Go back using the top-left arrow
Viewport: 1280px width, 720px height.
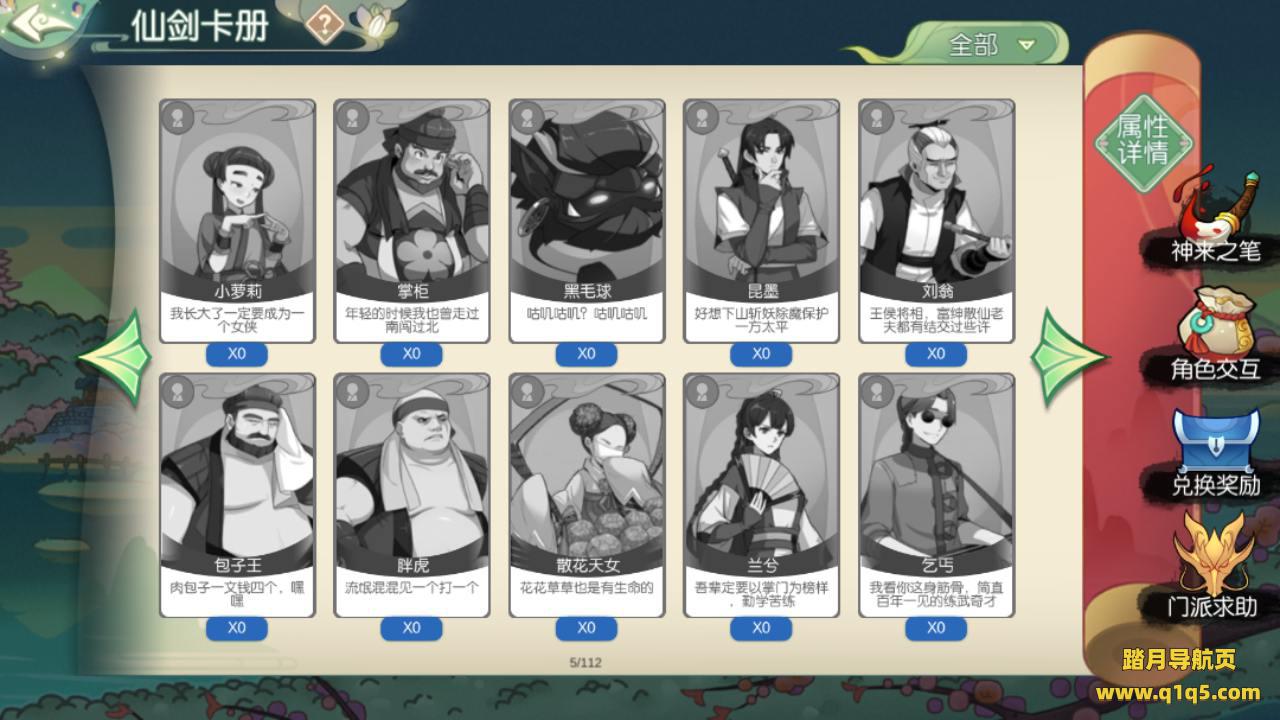[40, 24]
